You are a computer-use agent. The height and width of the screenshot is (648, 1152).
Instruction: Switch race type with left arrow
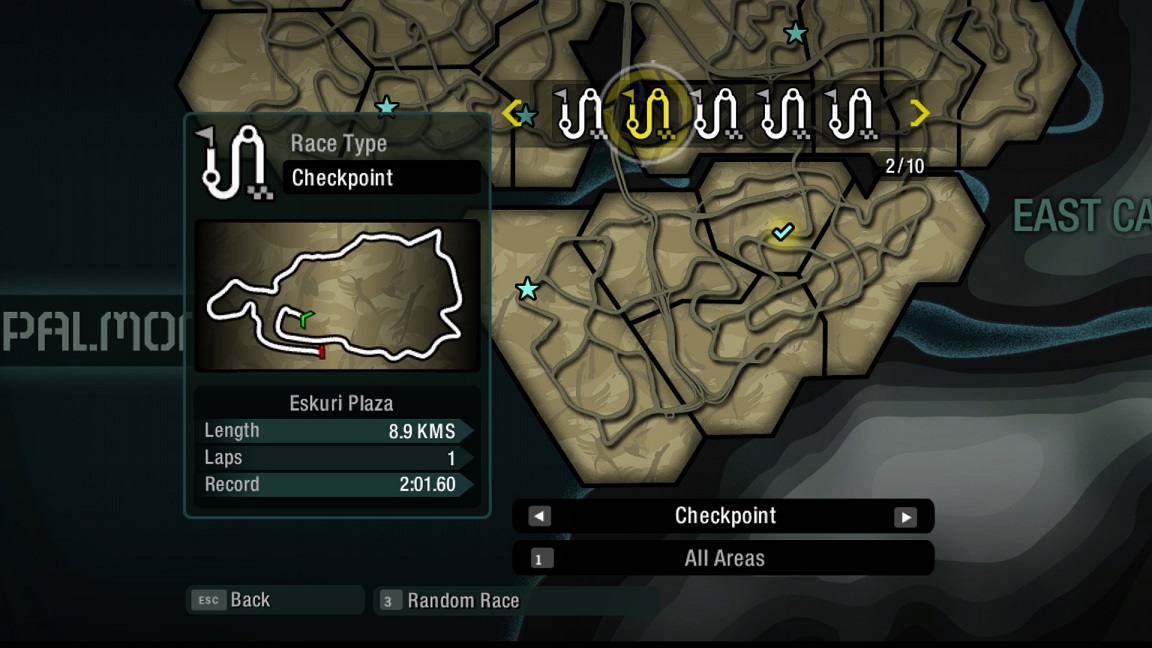539,517
